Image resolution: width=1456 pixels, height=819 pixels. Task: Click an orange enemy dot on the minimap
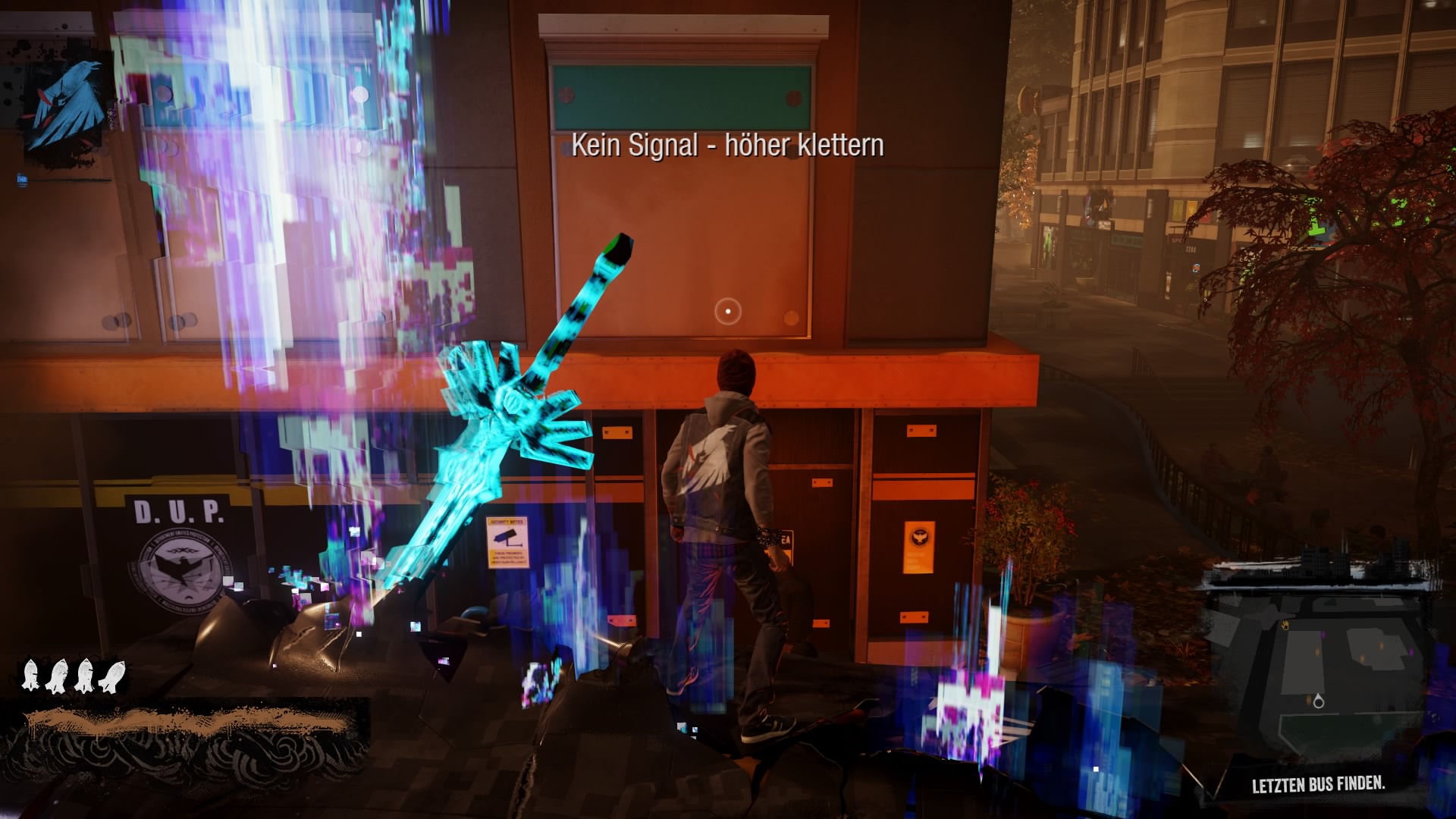pyautogui.click(x=1317, y=652)
